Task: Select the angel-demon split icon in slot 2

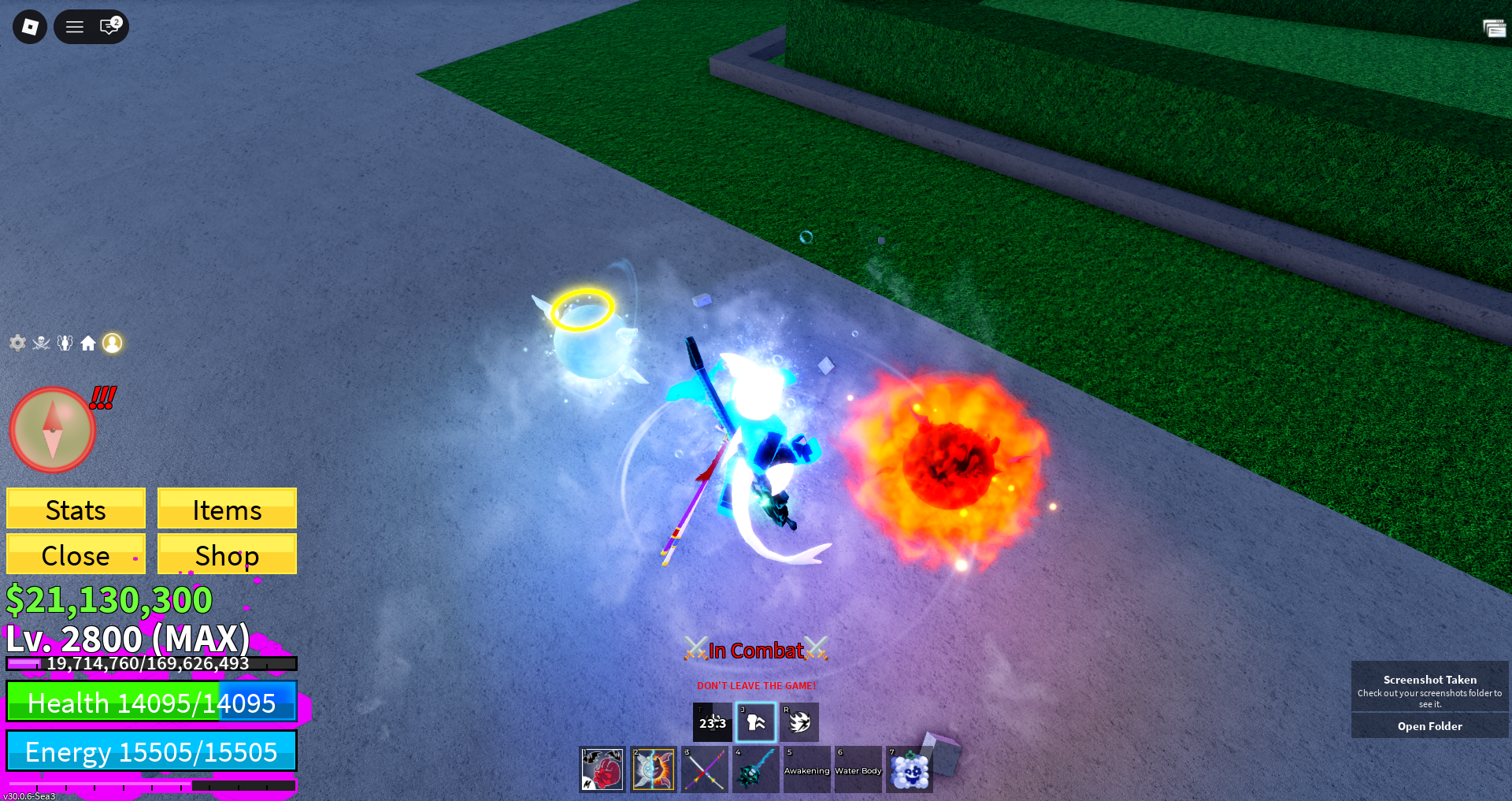Action: (x=654, y=769)
